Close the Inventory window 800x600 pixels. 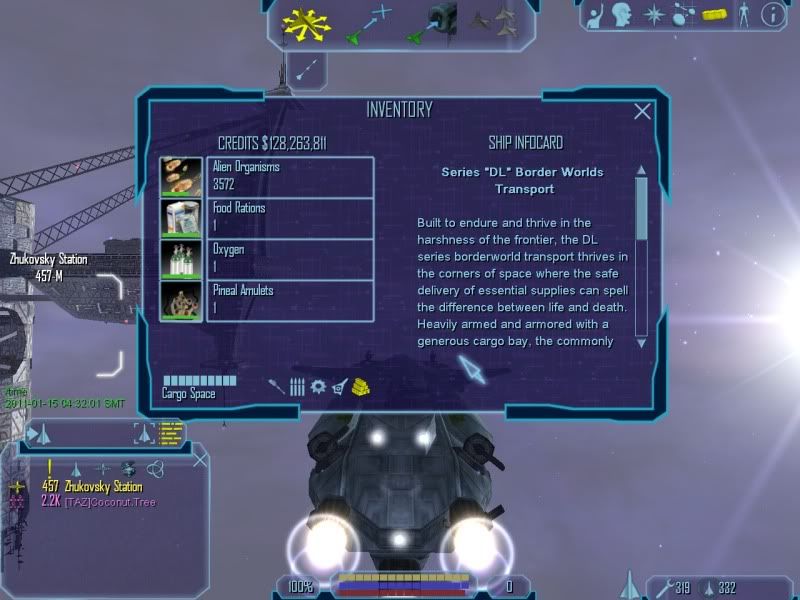coord(642,112)
